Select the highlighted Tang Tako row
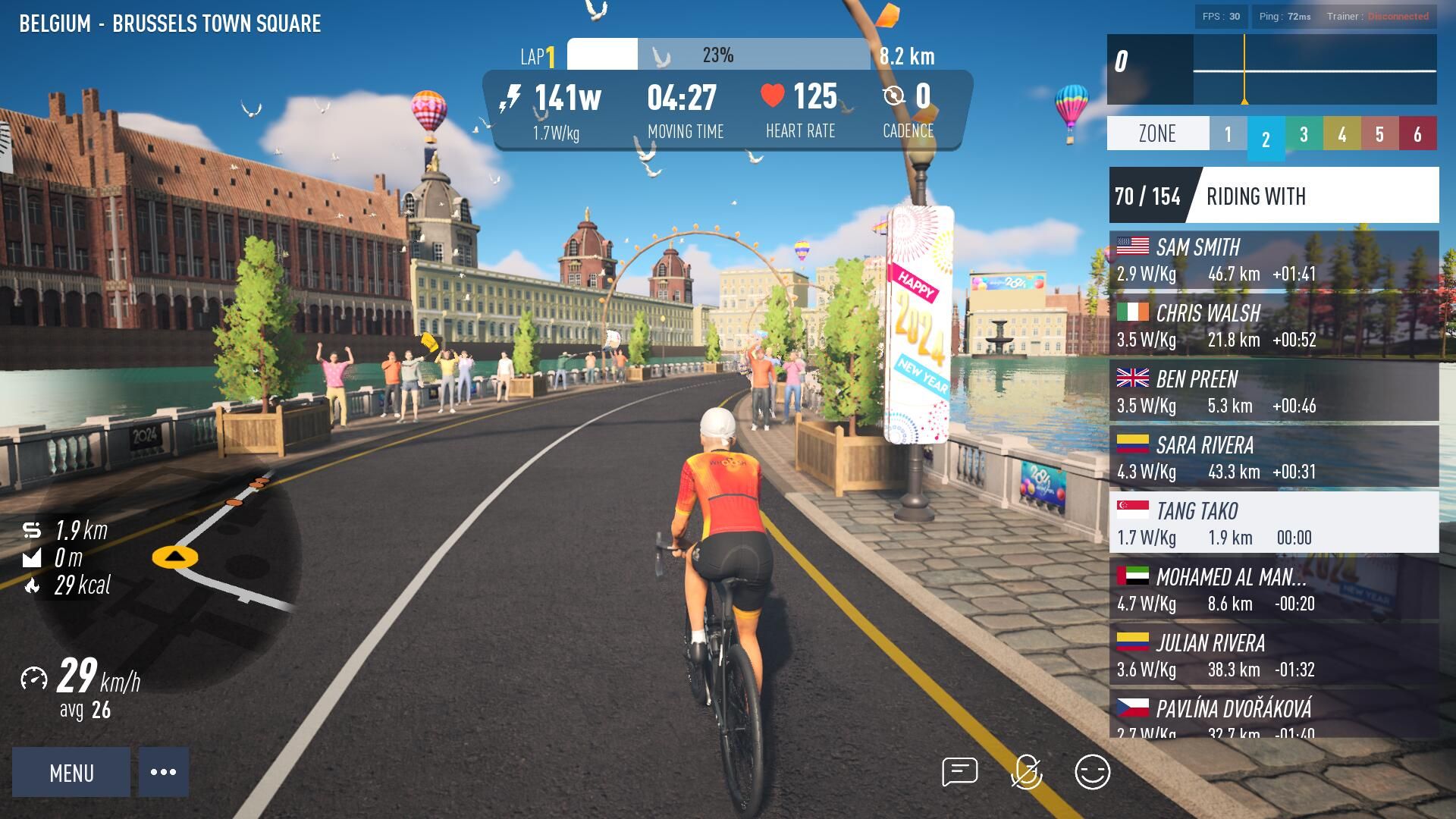The height and width of the screenshot is (819, 1456). tap(1273, 524)
